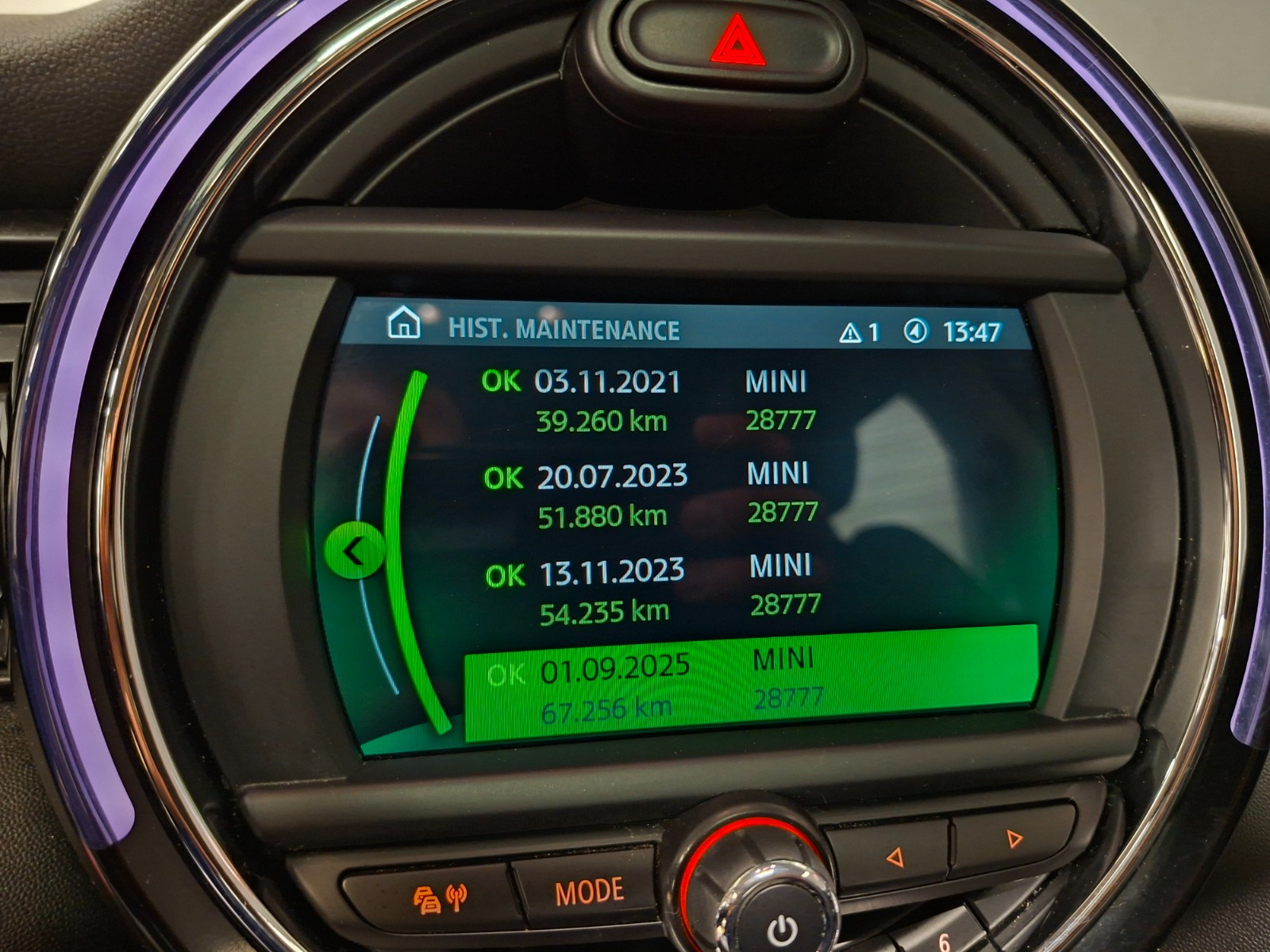
Task: Activate the MODE button
Action: coord(589,892)
